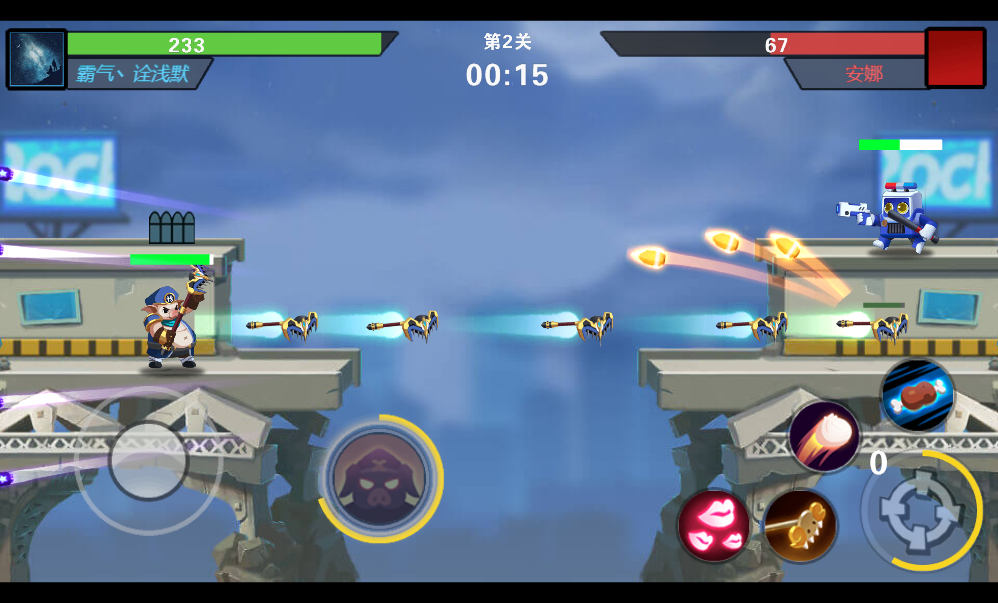
Task: Use the meat bone dash skill
Action: click(917, 396)
